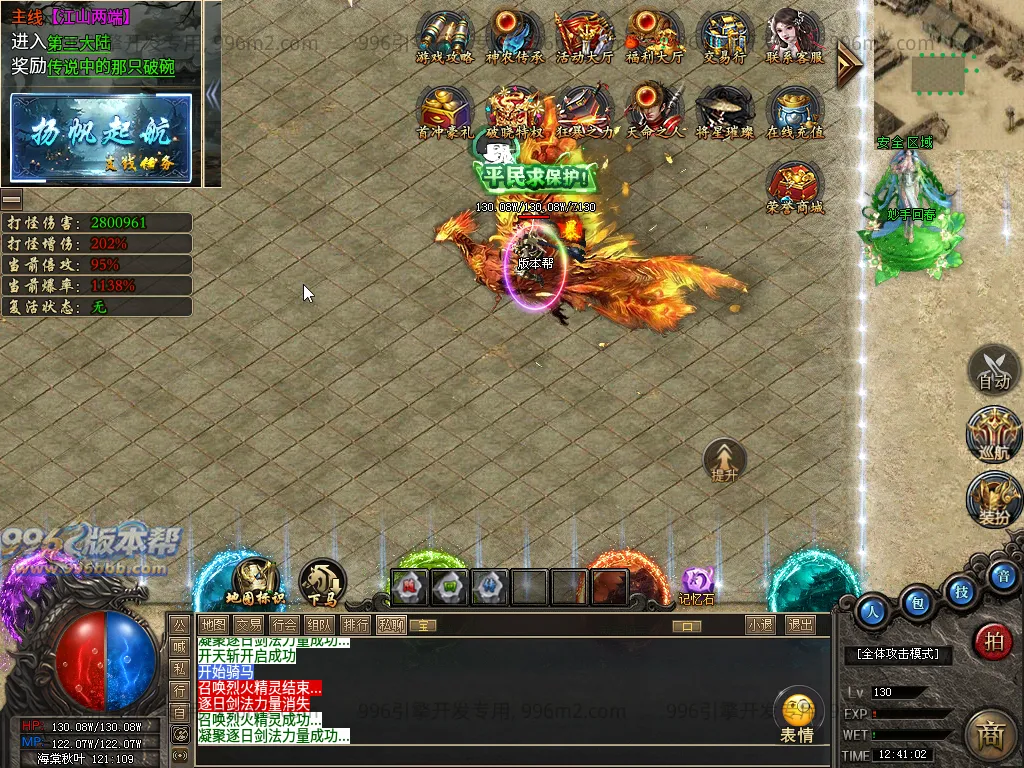The image size is (1024, 768).
Task: Open the 游戏攻略 game guide icon
Action: (445, 36)
